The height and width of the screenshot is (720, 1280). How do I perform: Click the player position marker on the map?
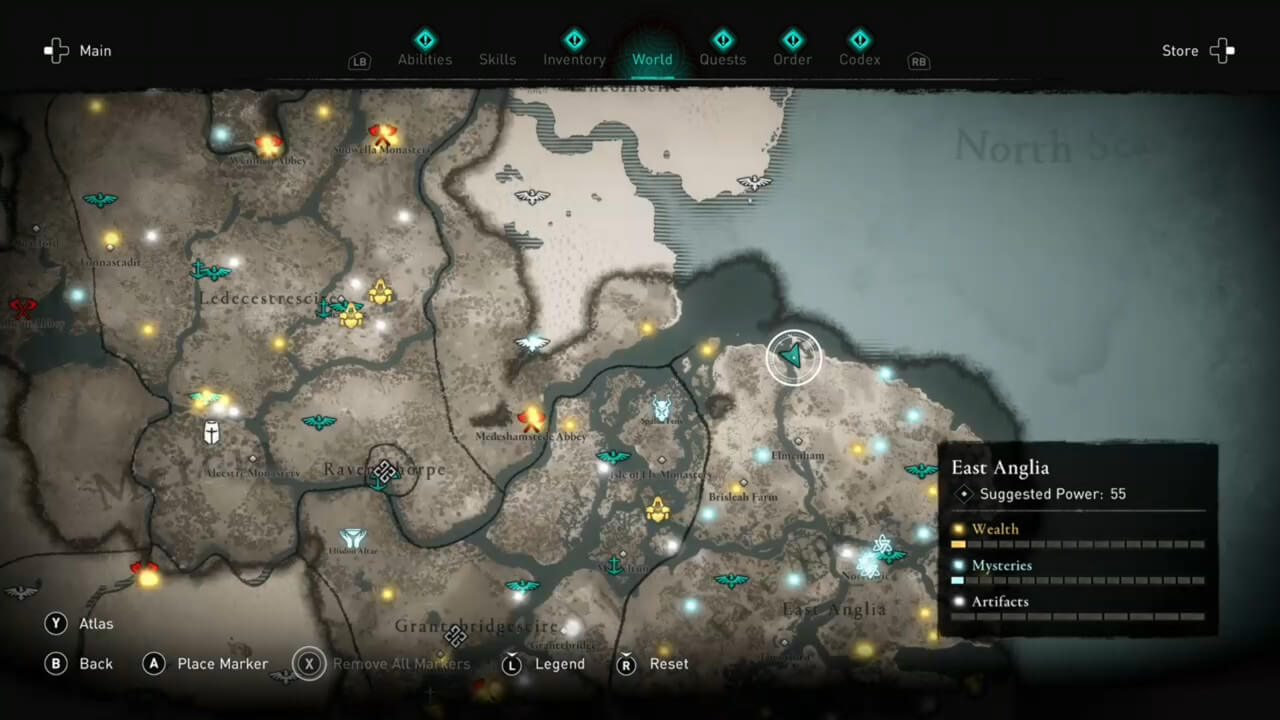(793, 357)
